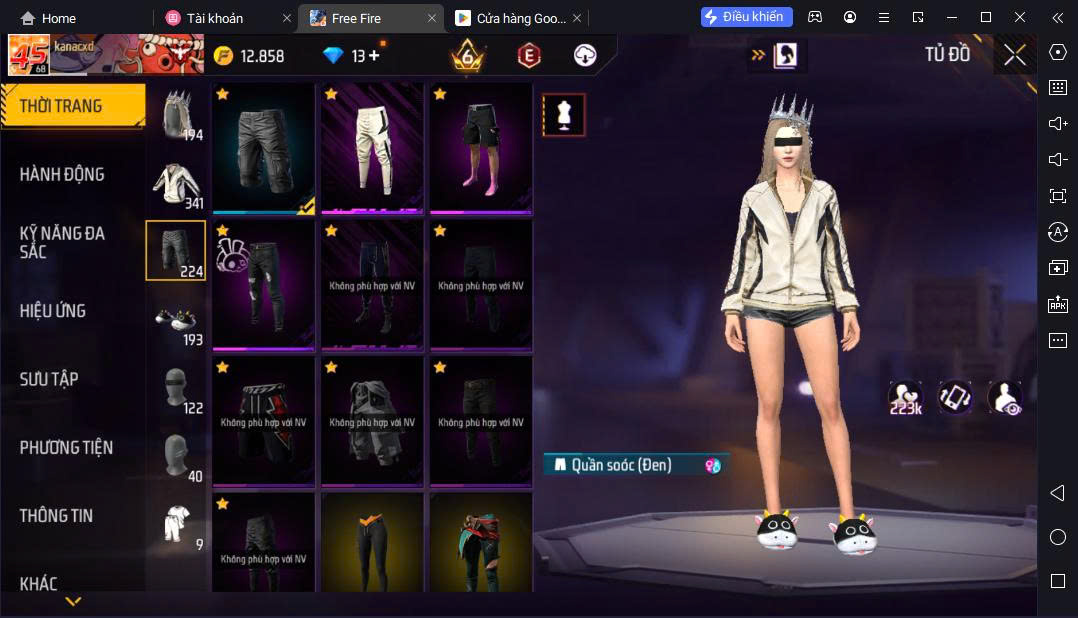Image resolution: width=1078 pixels, height=618 pixels.
Task: Select the jacket subcategory with 341 items
Action: coord(177,186)
